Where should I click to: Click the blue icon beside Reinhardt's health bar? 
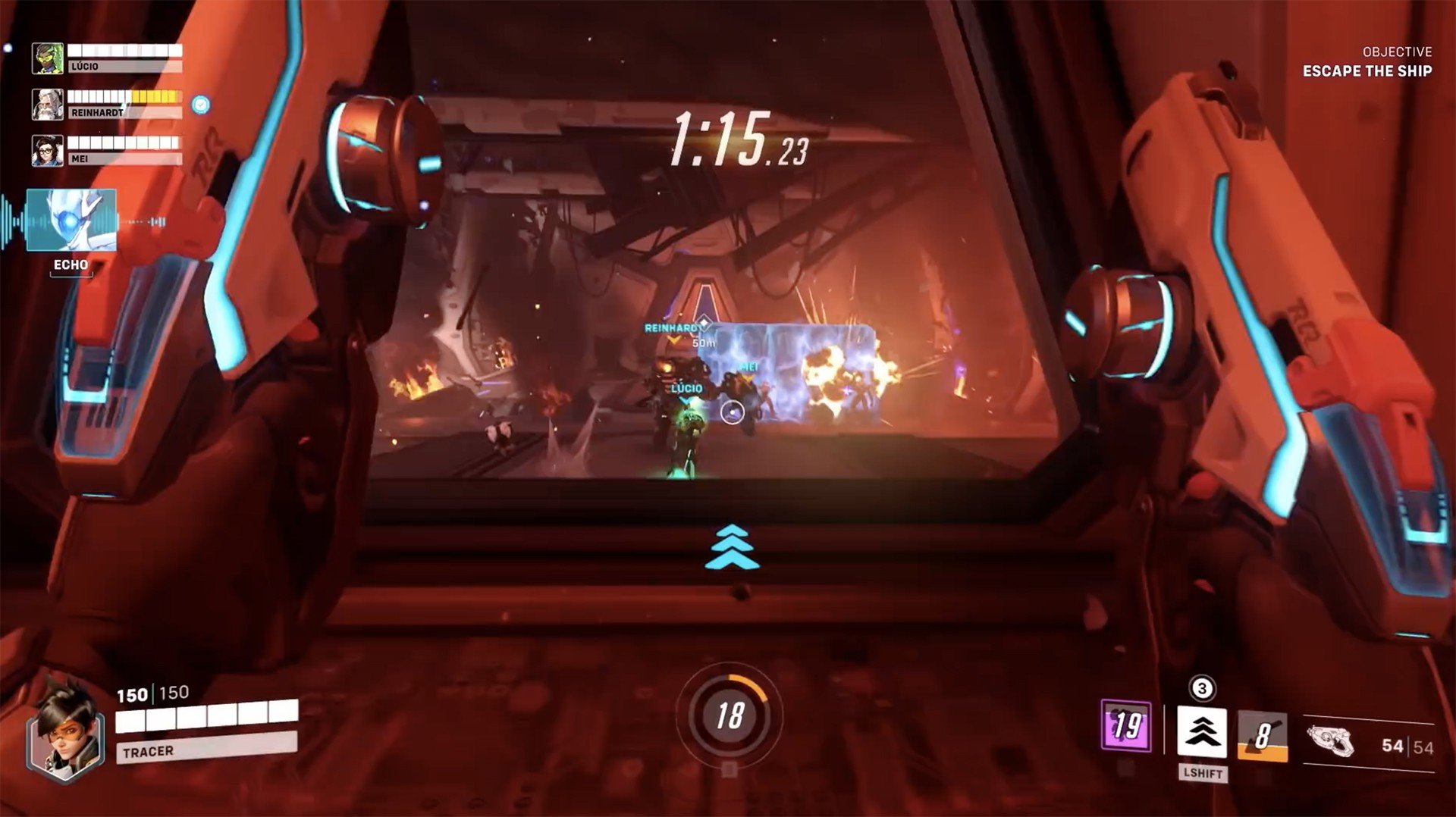pyautogui.click(x=200, y=105)
